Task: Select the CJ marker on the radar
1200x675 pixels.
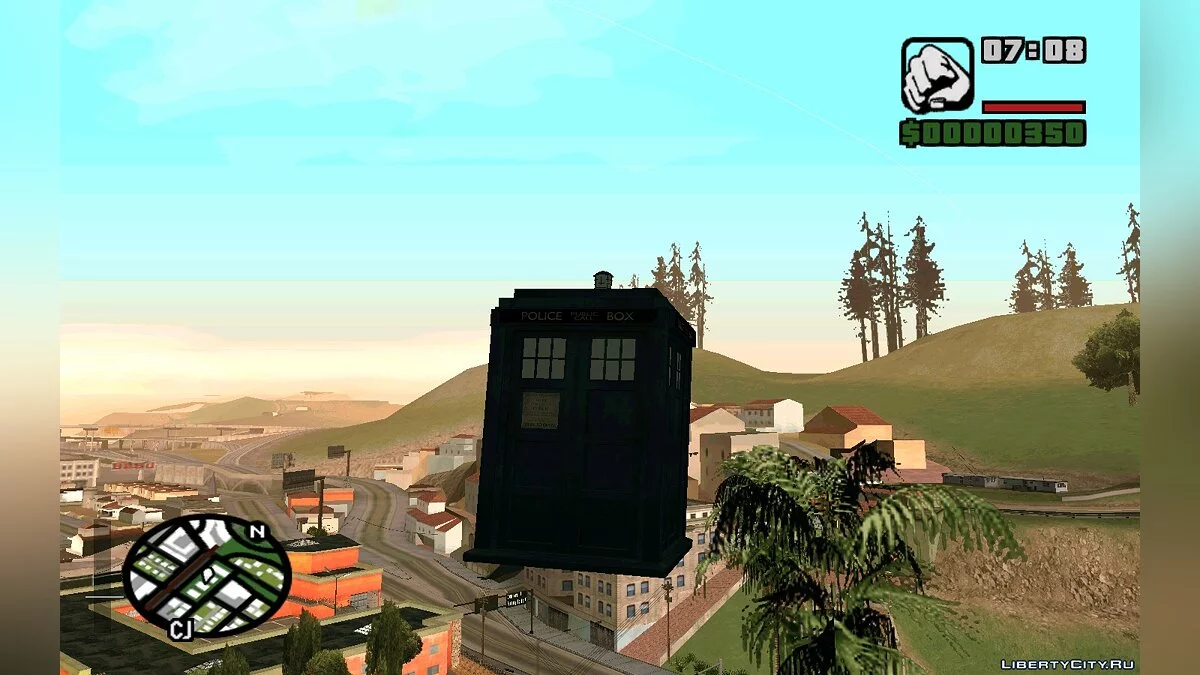Action: 181,628
